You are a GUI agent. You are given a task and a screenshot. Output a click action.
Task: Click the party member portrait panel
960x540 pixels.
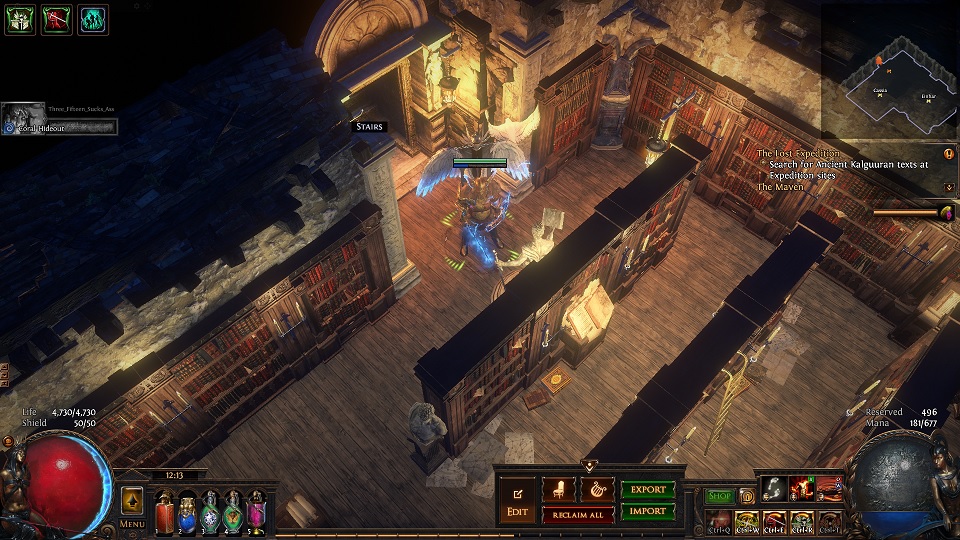tap(60, 119)
